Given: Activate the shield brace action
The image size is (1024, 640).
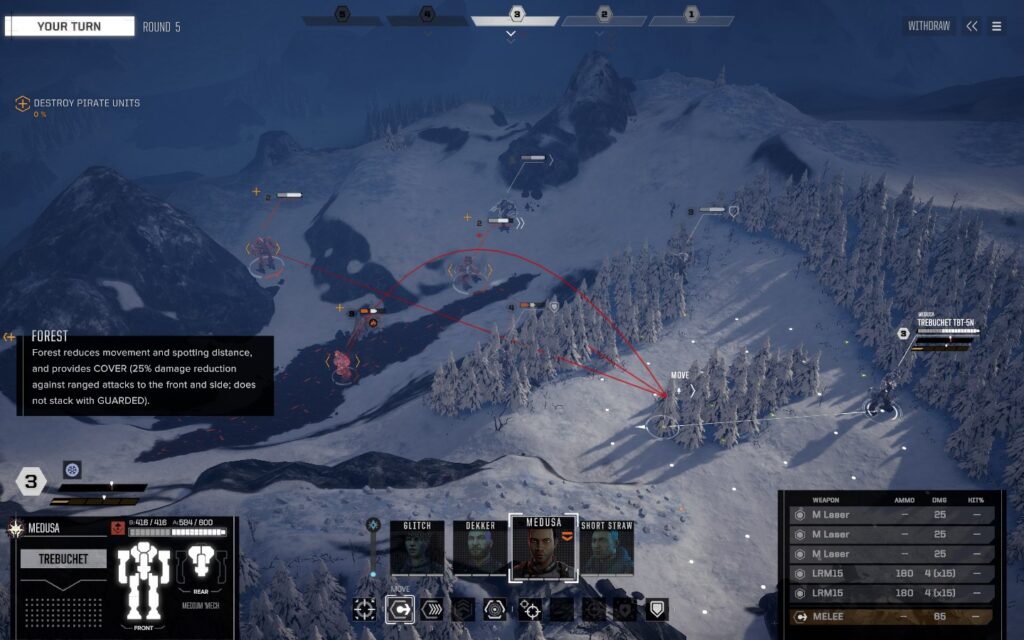Looking at the screenshot, I should pos(656,609).
